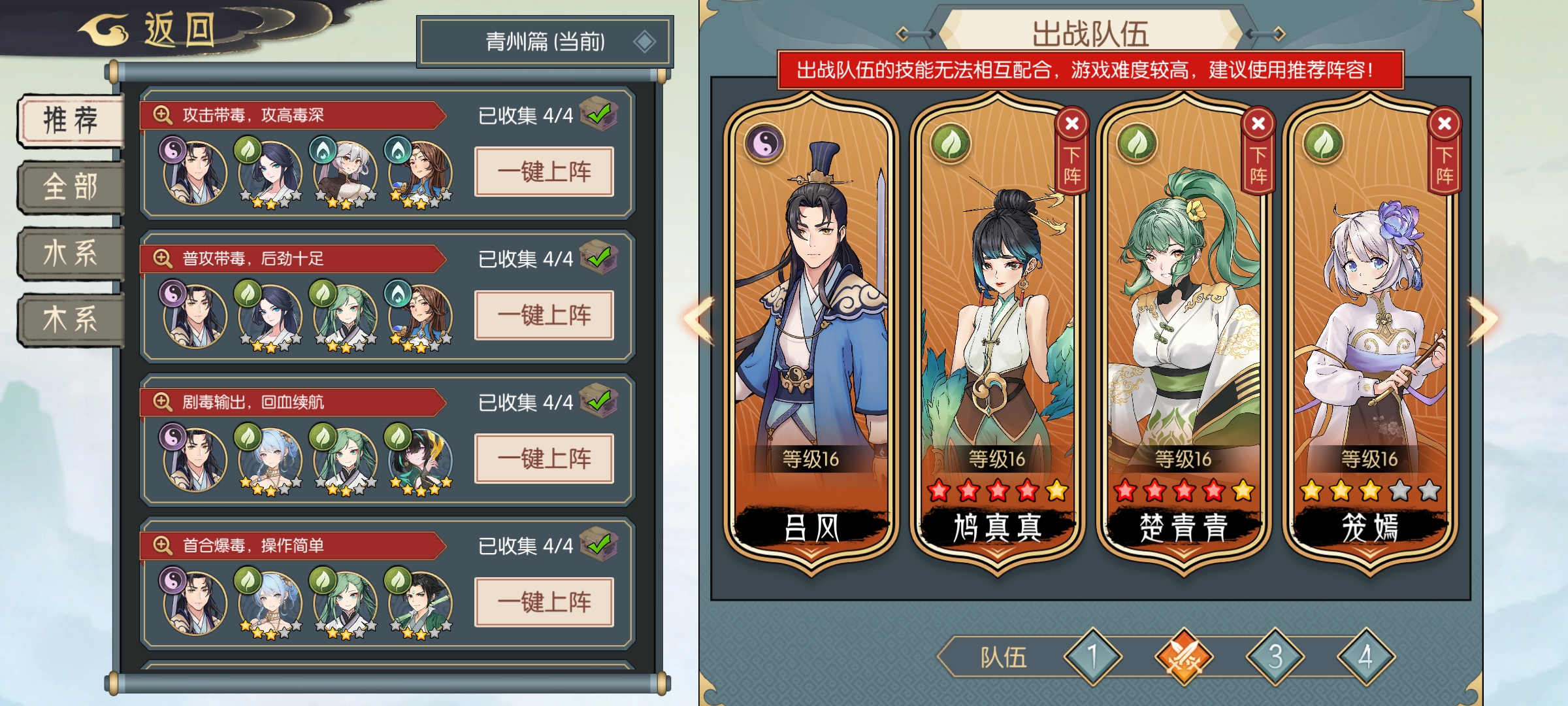Open the 青州篇 (当前) chapter dropdown
Image resolution: width=1568 pixels, height=706 pixels.
tap(545, 42)
